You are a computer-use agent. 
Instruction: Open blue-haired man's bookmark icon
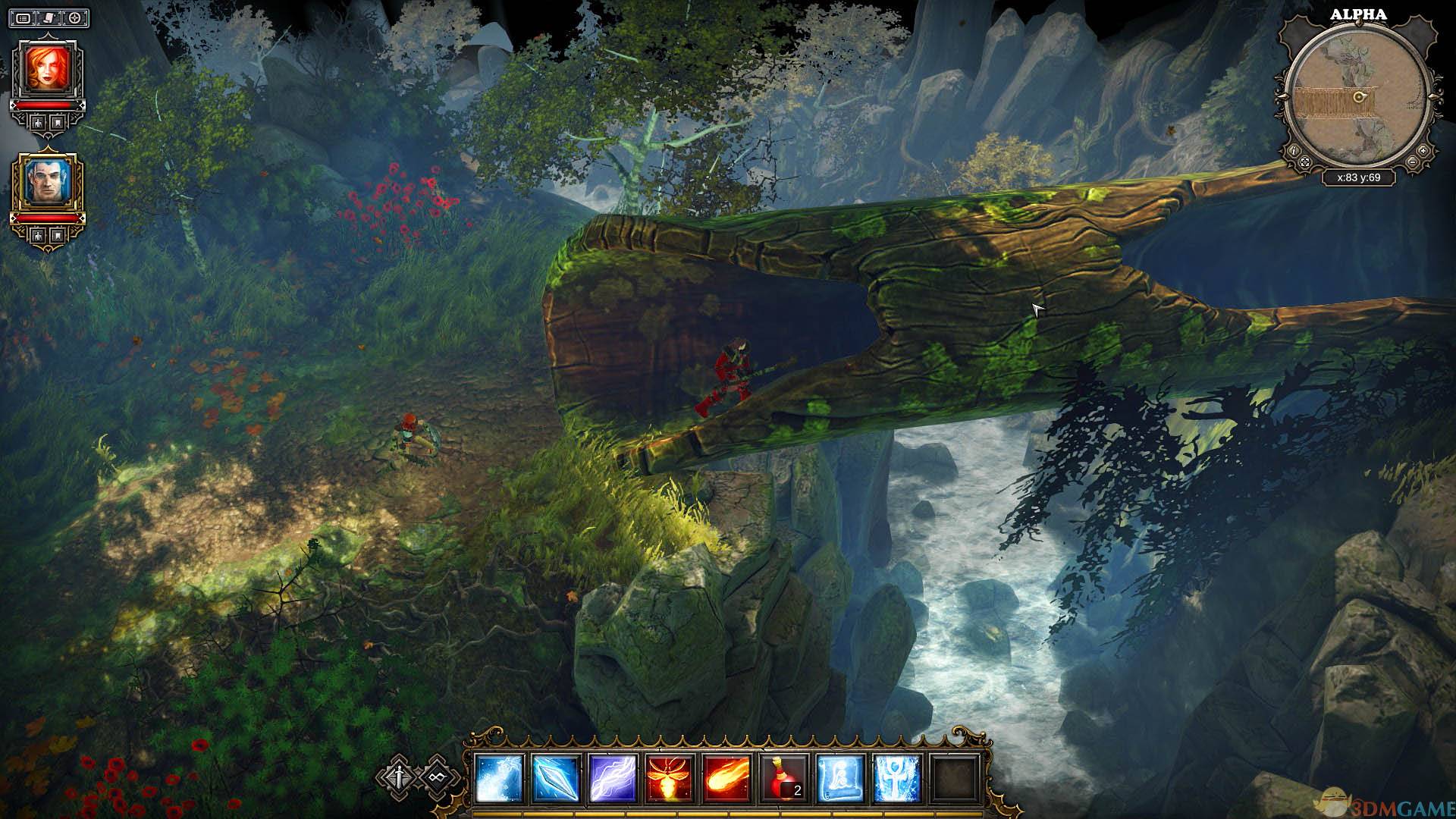58,235
